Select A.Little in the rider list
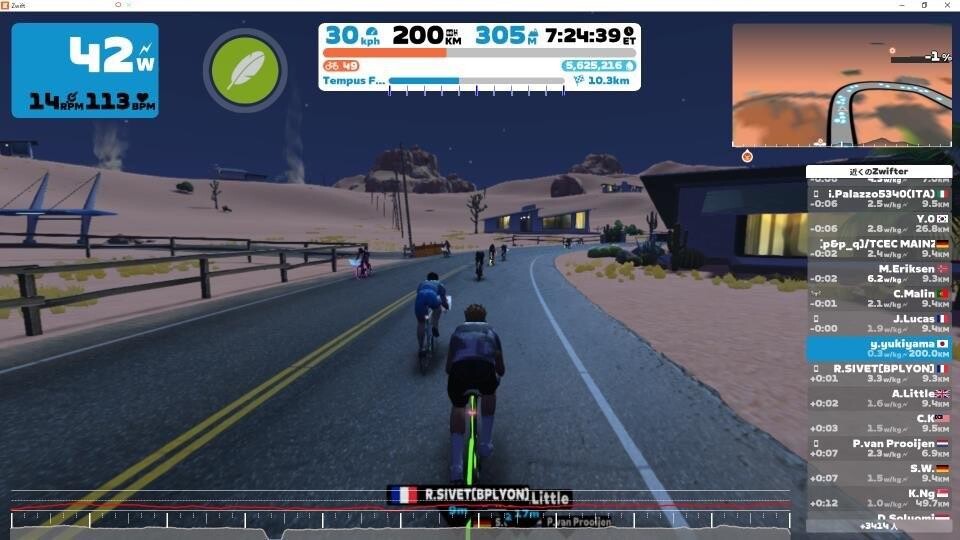Screen dimensions: 960x540 click(879, 398)
